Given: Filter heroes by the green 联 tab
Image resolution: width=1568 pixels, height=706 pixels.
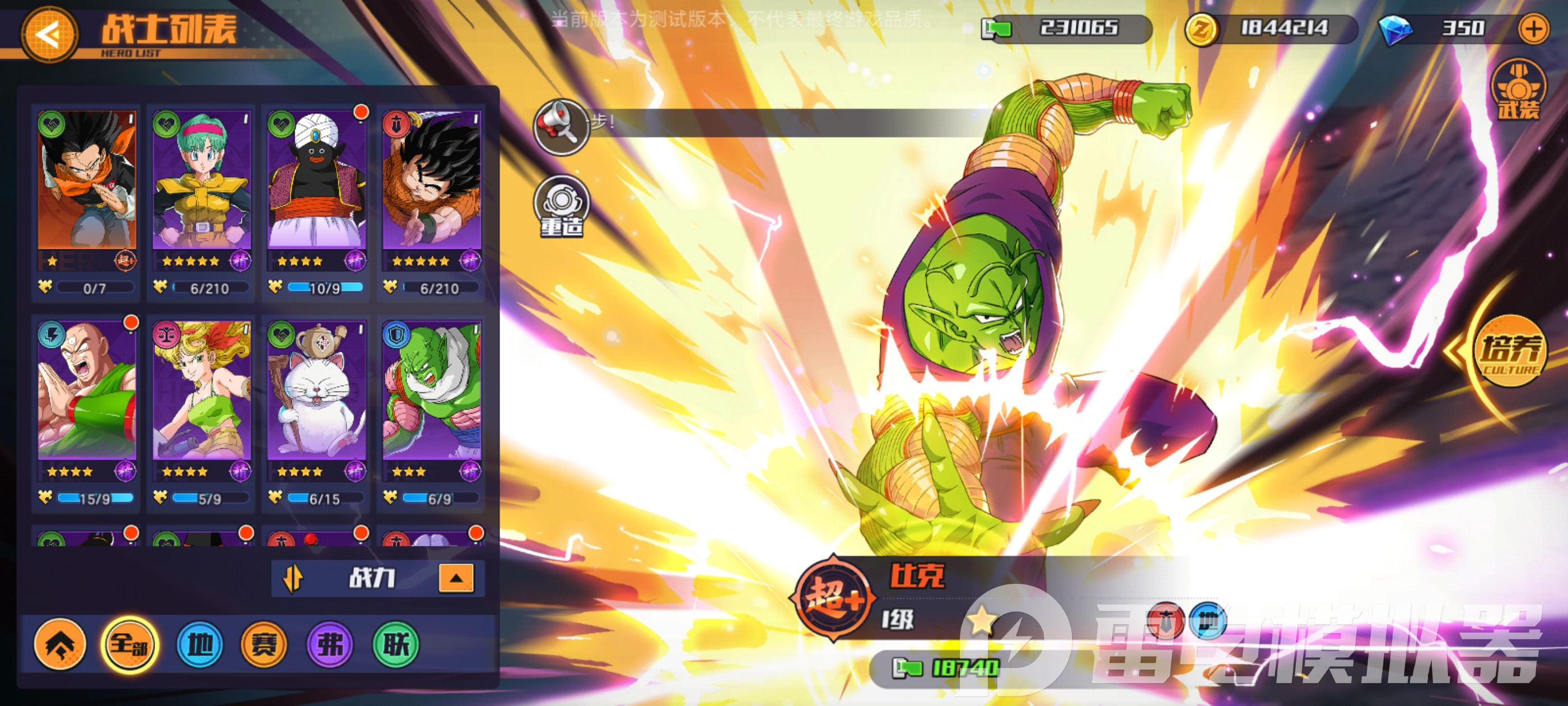Looking at the screenshot, I should [396, 644].
